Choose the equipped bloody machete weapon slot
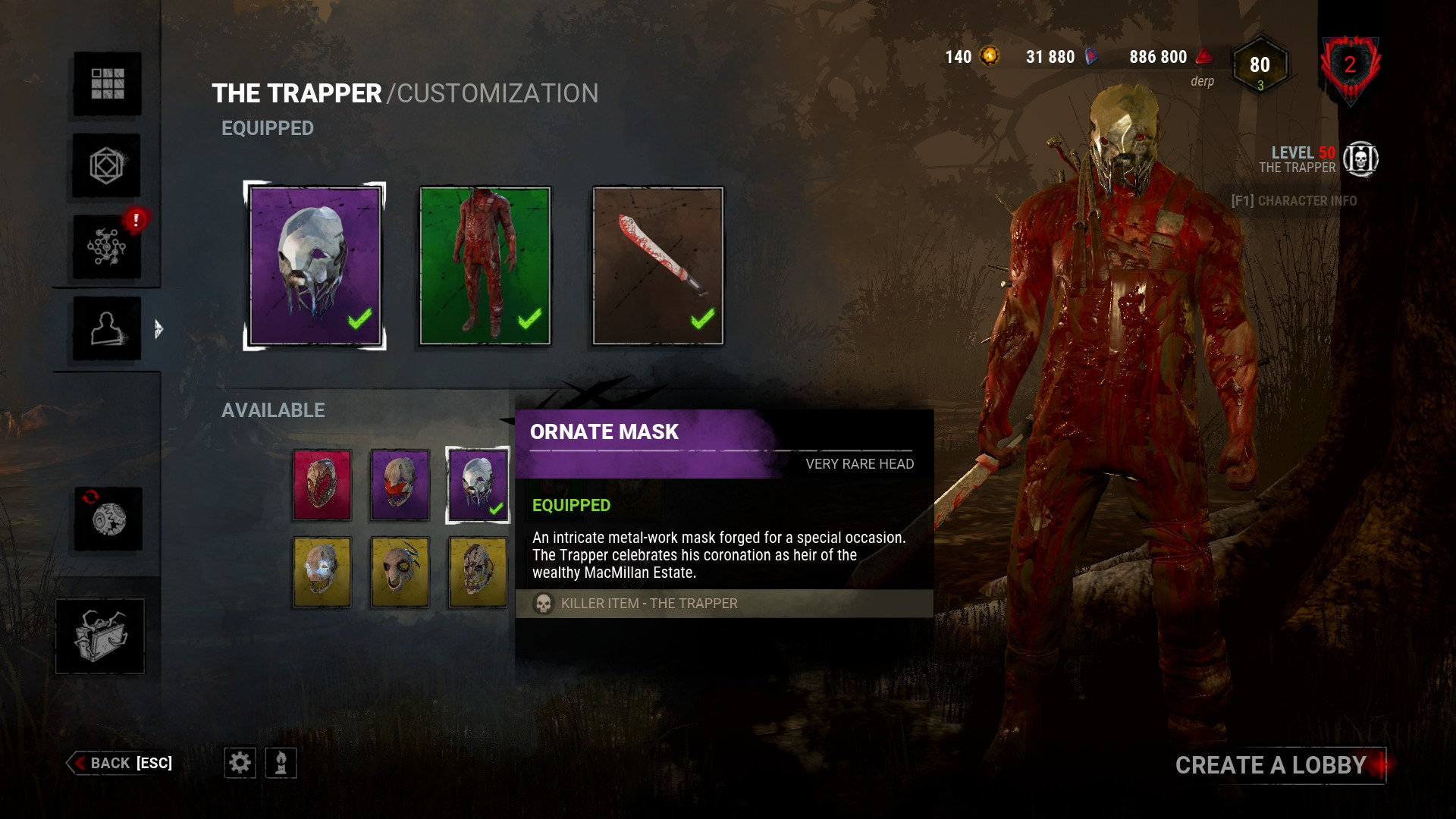 (657, 265)
